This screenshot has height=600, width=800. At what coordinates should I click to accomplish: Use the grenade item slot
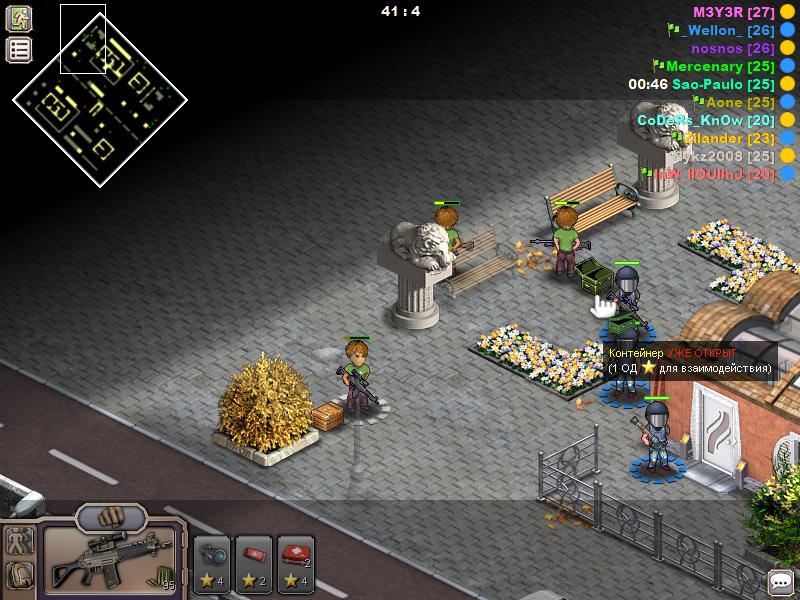[x=212, y=560]
